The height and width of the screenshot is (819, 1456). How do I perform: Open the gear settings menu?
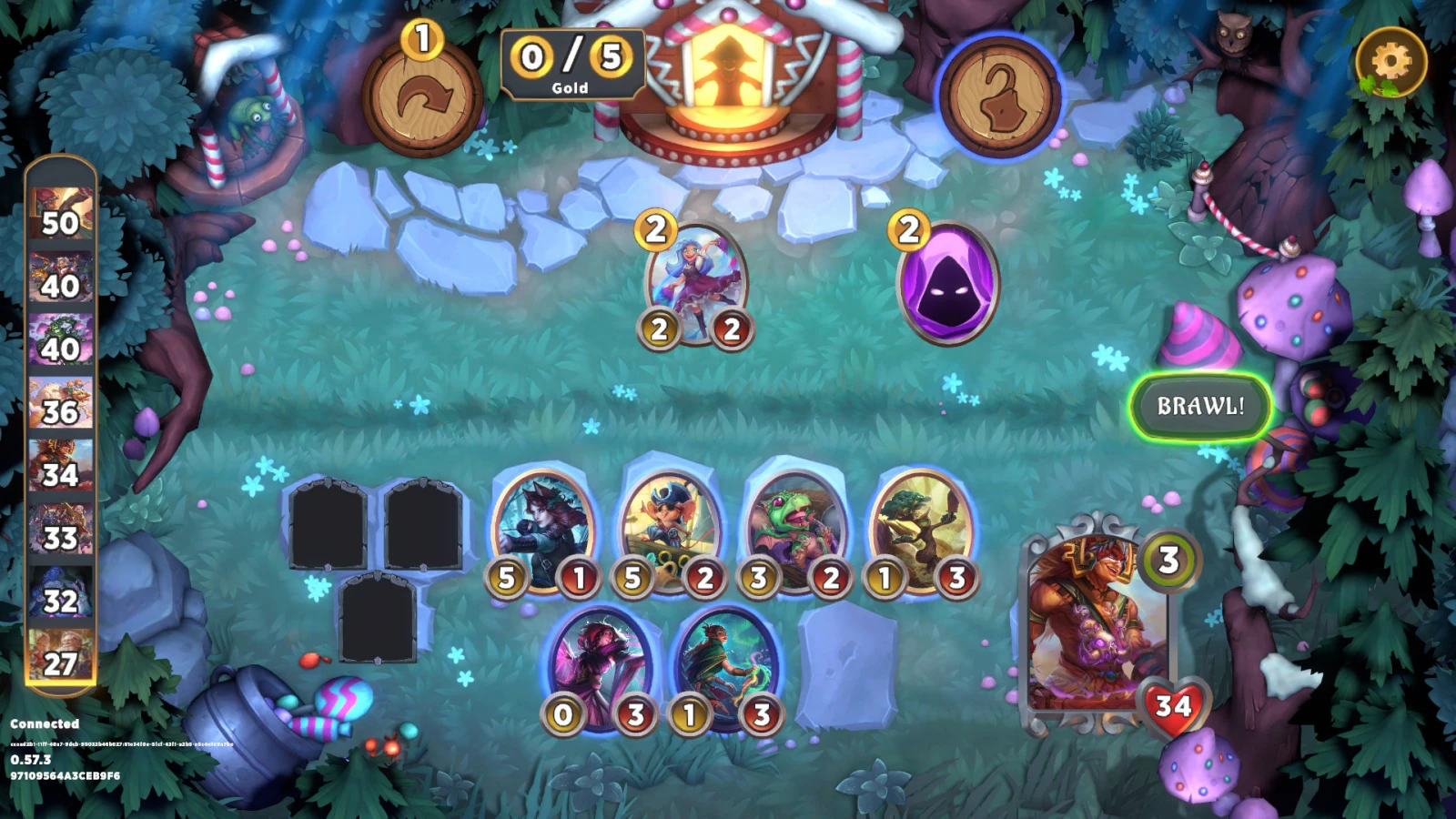(1390, 62)
